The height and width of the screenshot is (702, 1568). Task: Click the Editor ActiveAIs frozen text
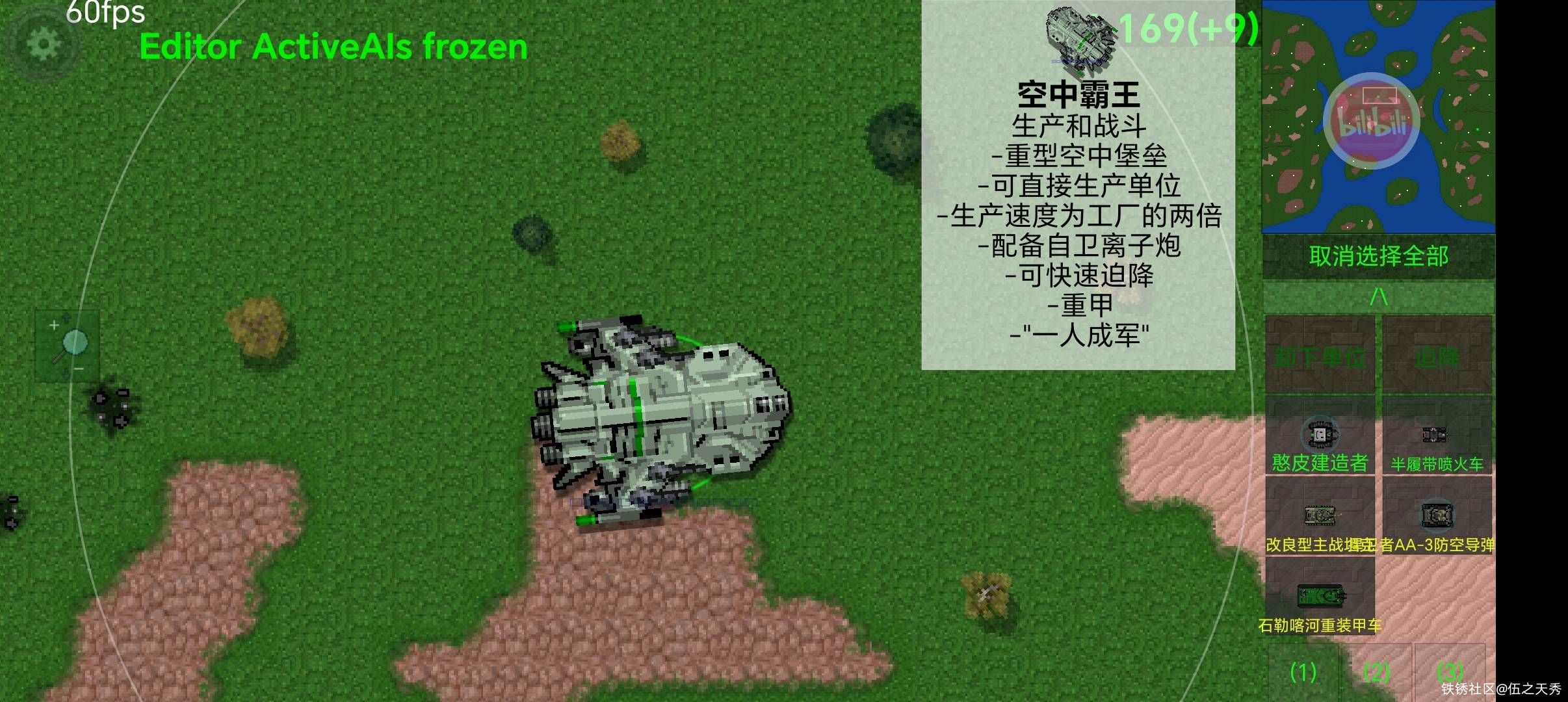pos(332,45)
